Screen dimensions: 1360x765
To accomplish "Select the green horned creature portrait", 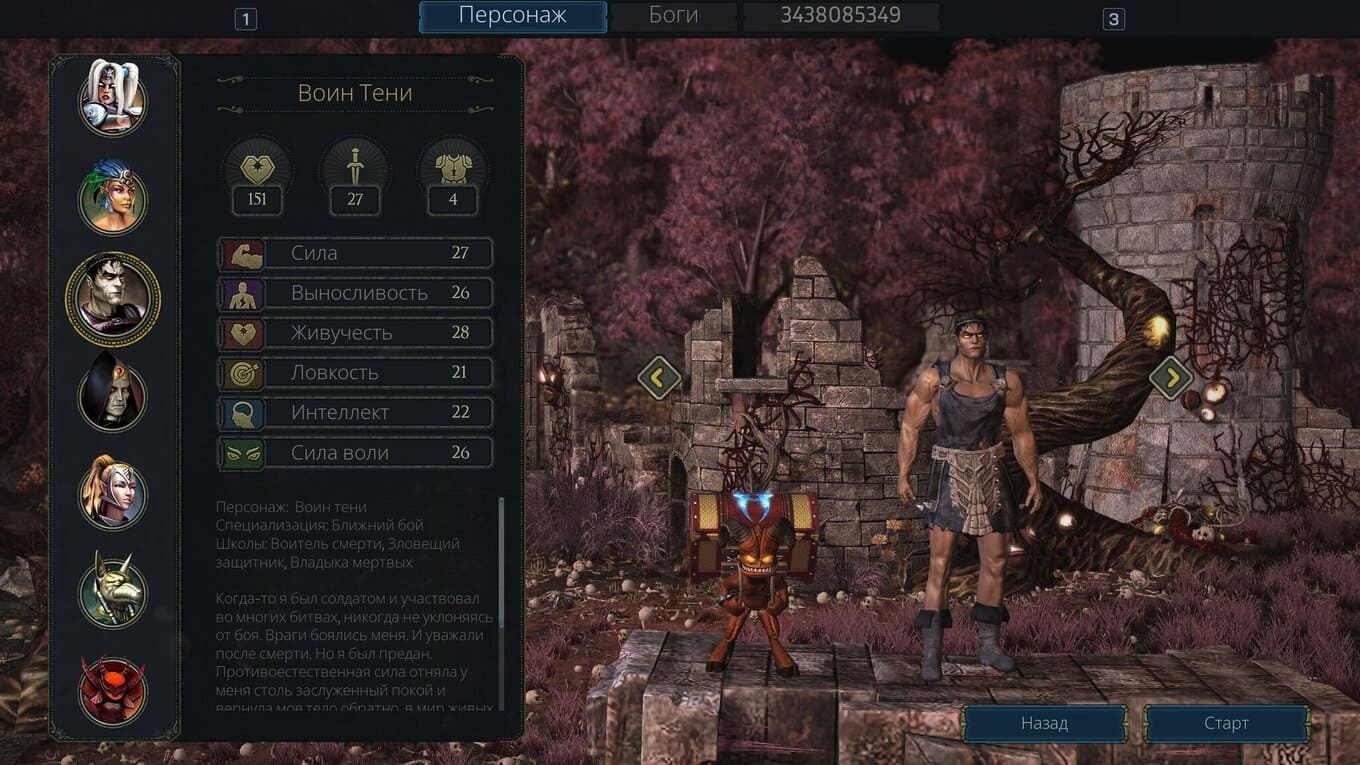I will [113, 592].
